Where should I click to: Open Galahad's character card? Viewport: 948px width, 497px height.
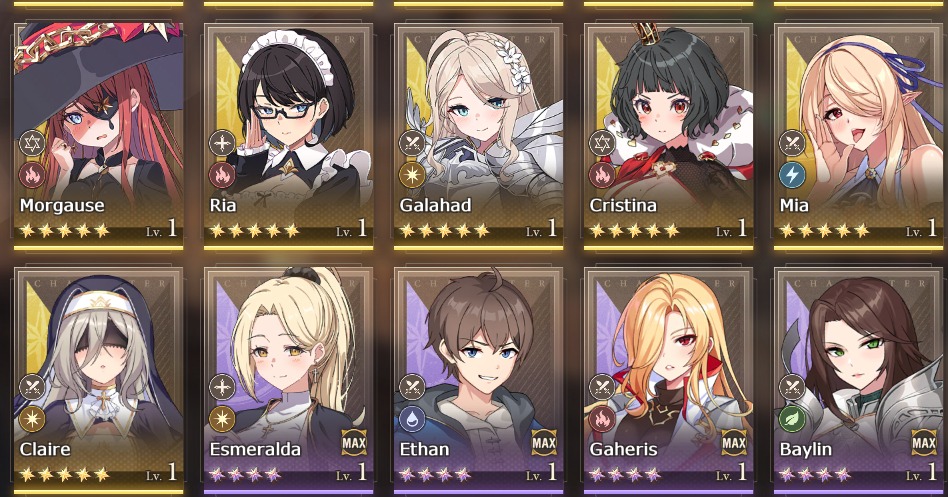point(478,130)
